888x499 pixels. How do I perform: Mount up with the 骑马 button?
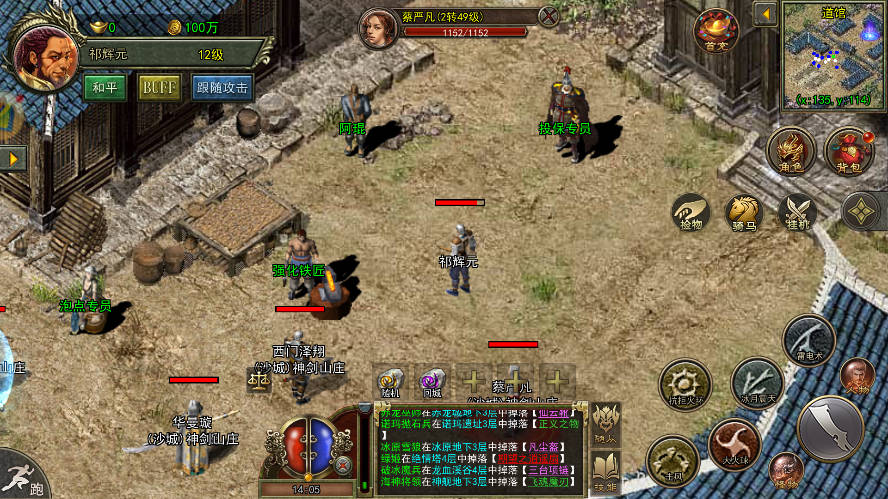click(744, 213)
